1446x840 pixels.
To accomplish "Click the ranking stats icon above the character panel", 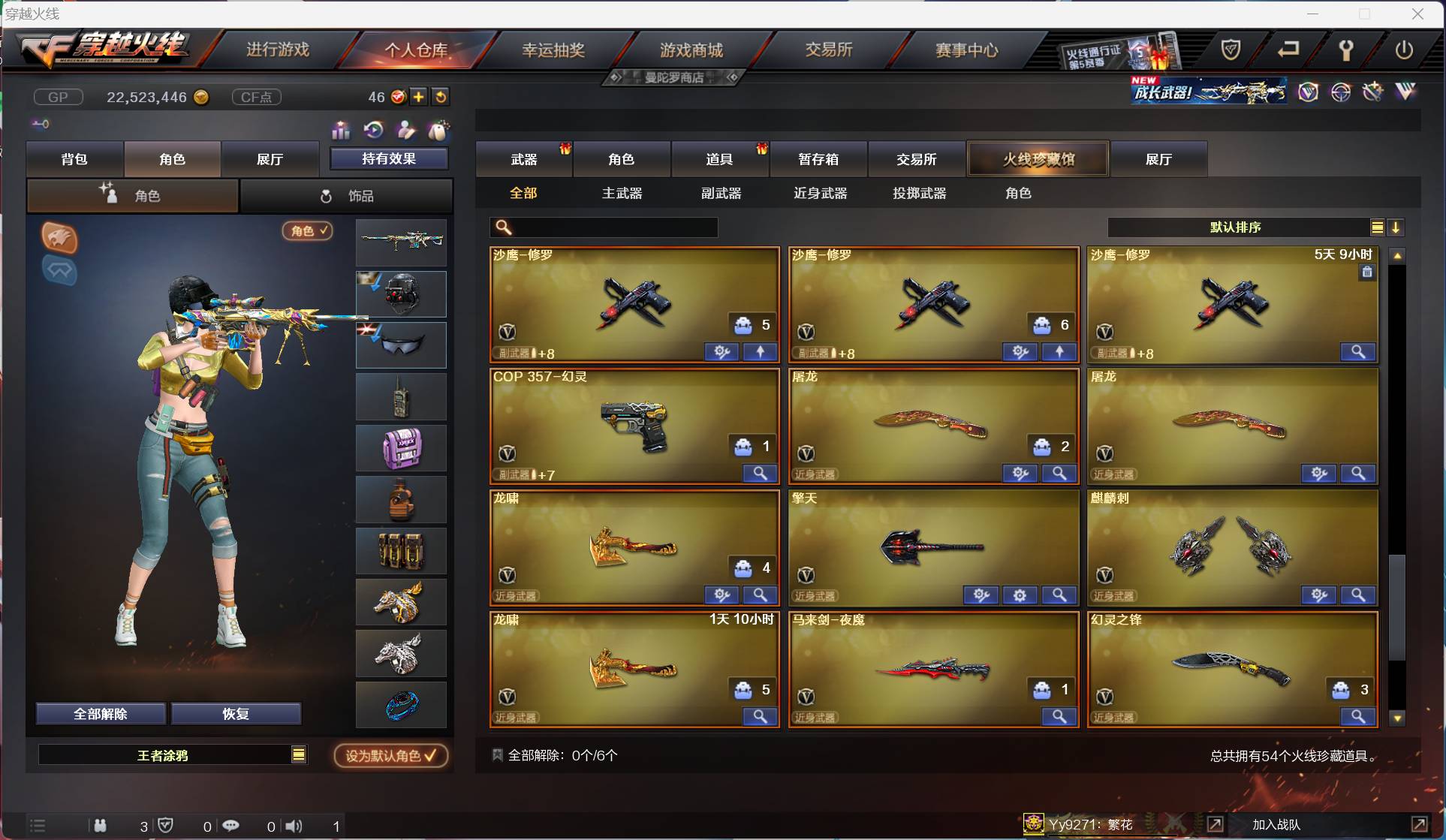I will (x=340, y=131).
